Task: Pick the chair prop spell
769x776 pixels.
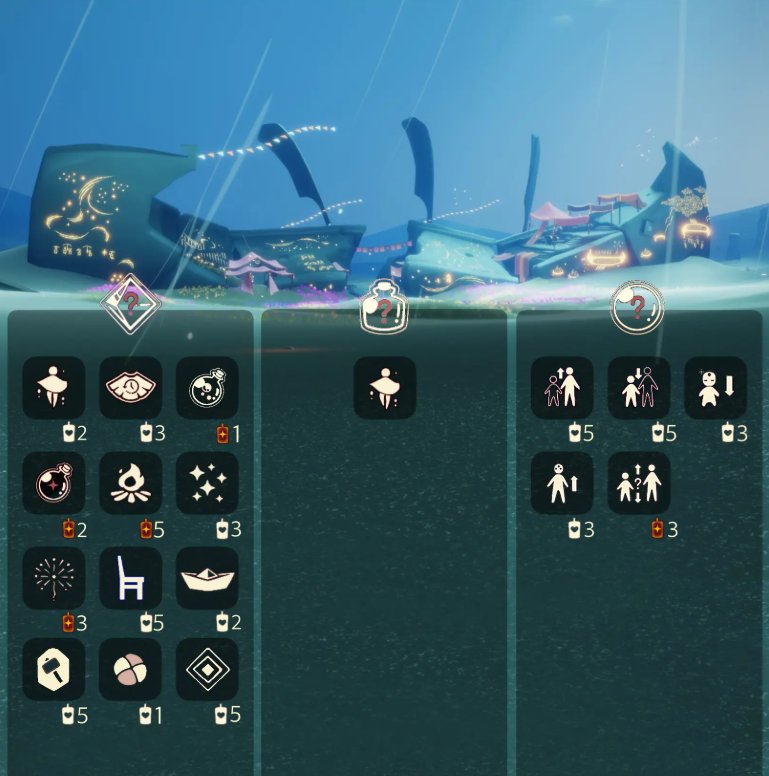Action: (x=131, y=578)
